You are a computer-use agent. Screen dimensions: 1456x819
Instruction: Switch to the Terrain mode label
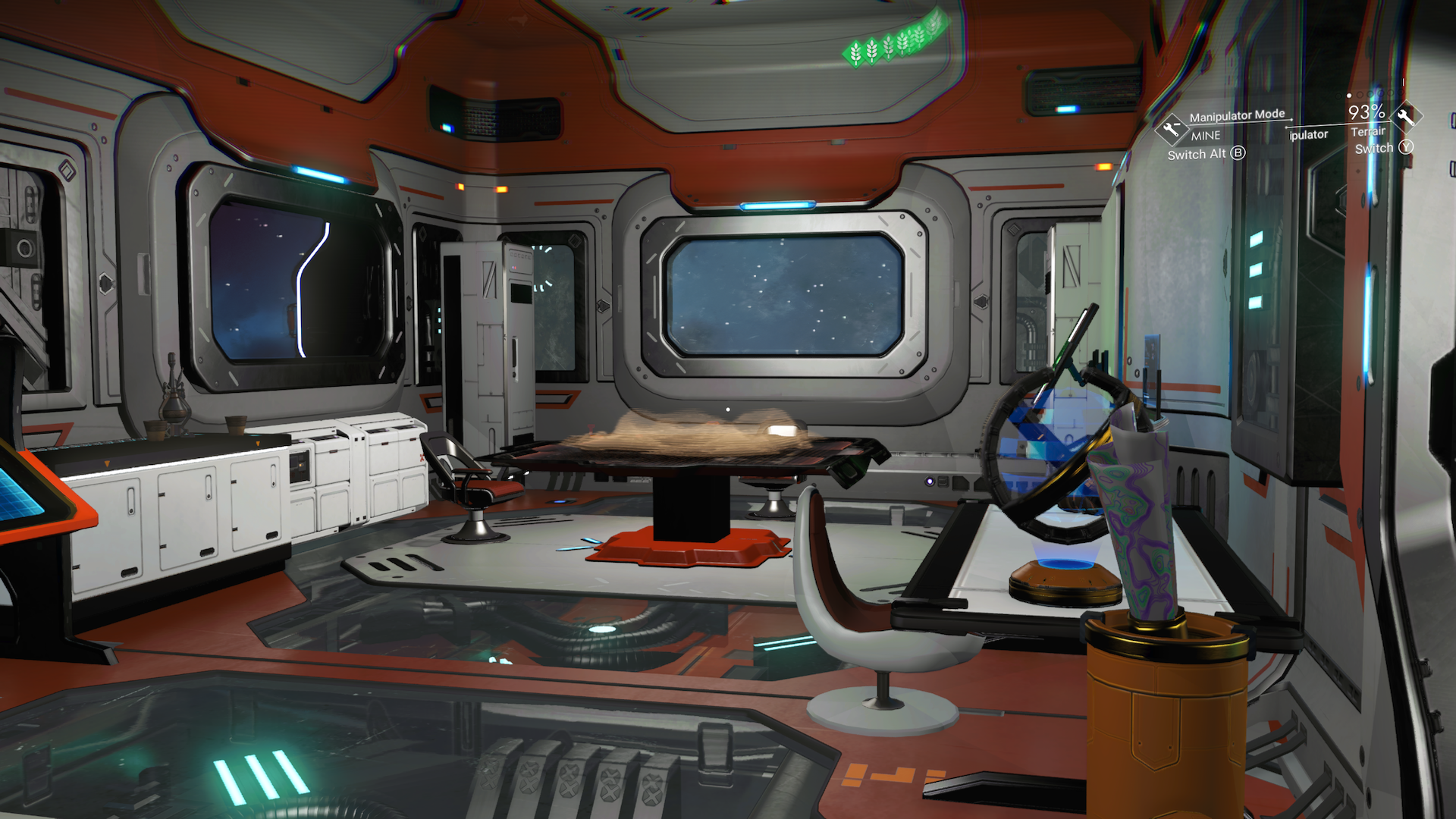pyautogui.click(x=1368, y=132)
